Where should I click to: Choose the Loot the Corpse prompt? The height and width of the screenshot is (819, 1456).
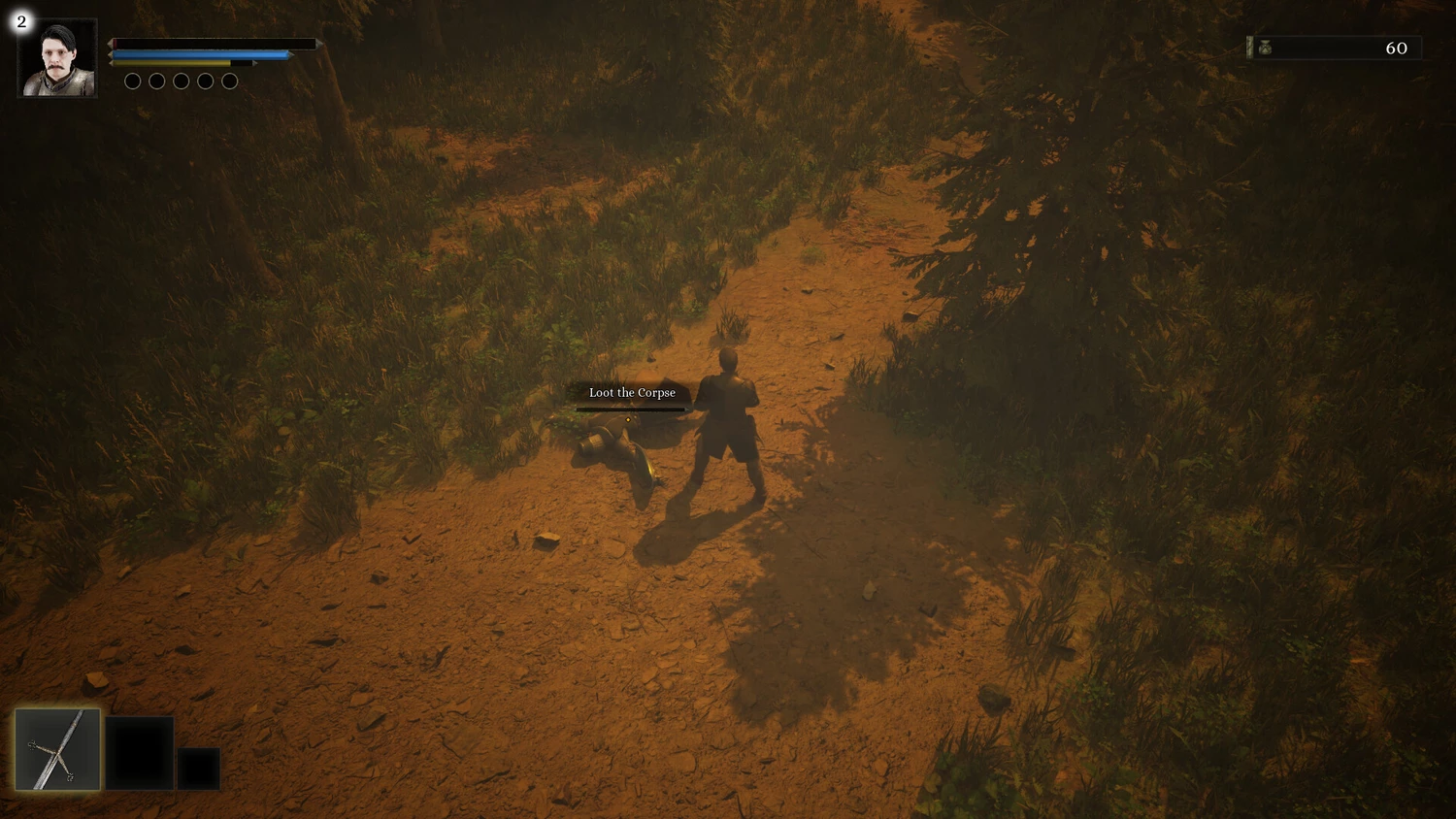coord(632,393)
